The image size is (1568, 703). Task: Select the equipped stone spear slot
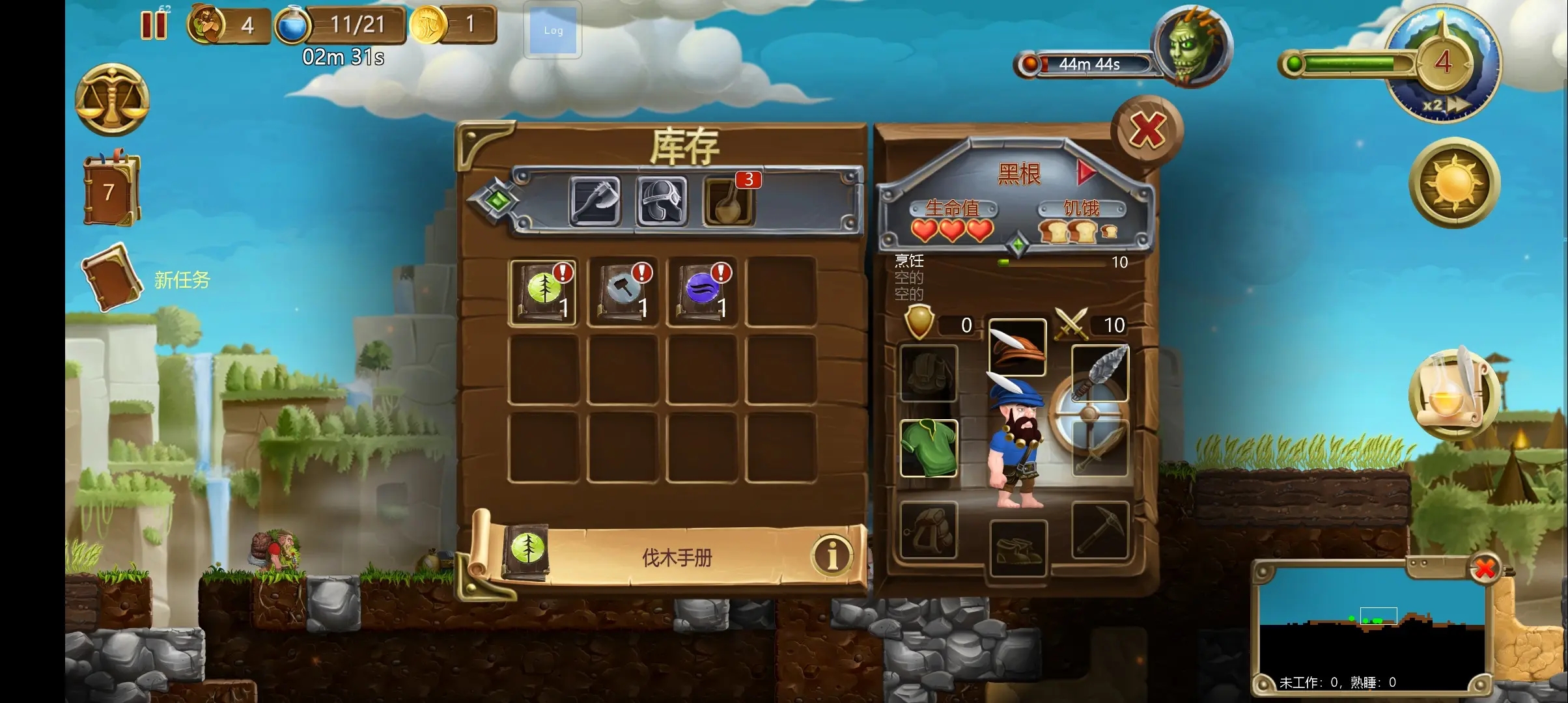(1100, 373)
